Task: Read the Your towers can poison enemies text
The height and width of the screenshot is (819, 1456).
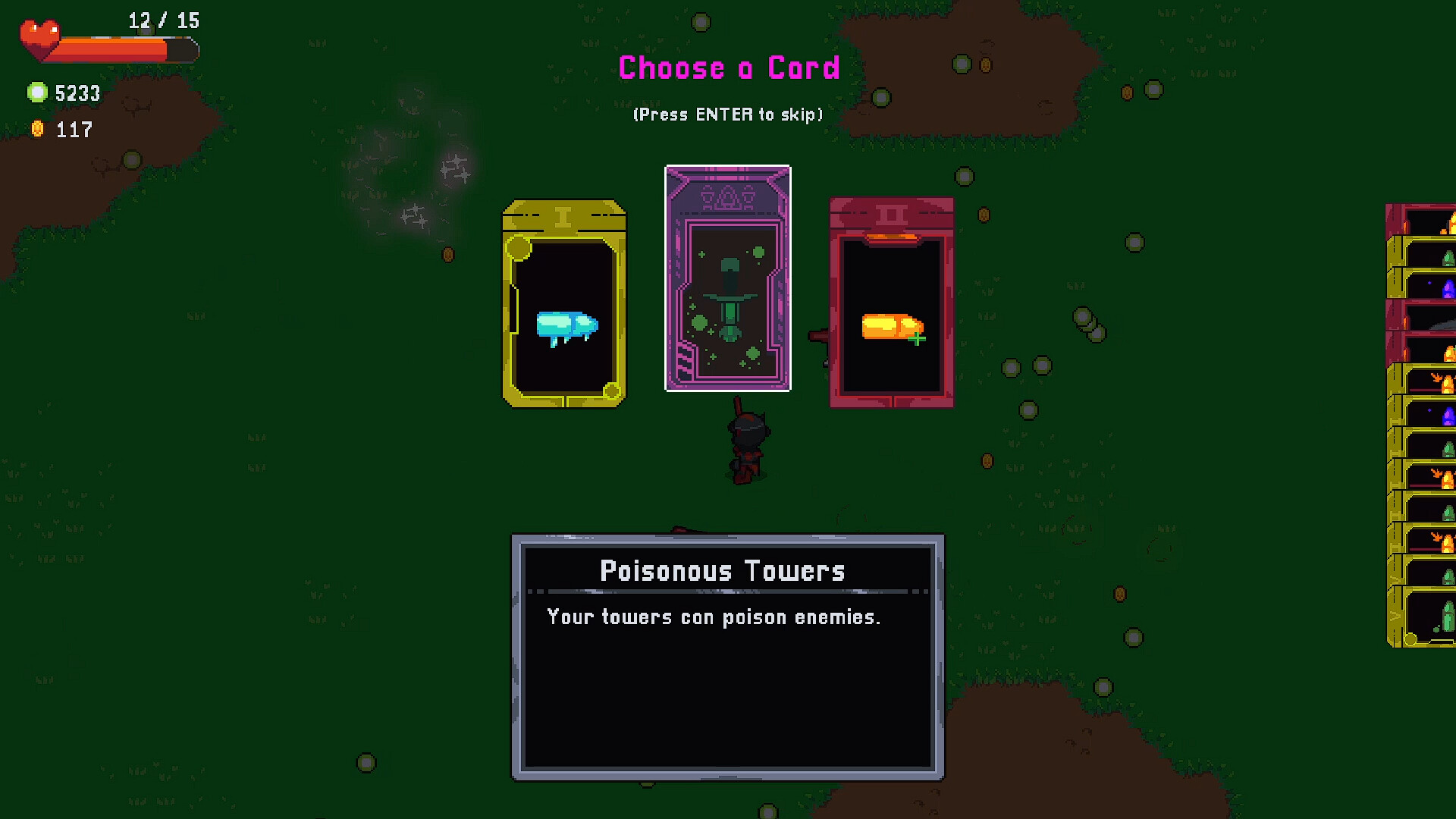Action: coord(714,617)
